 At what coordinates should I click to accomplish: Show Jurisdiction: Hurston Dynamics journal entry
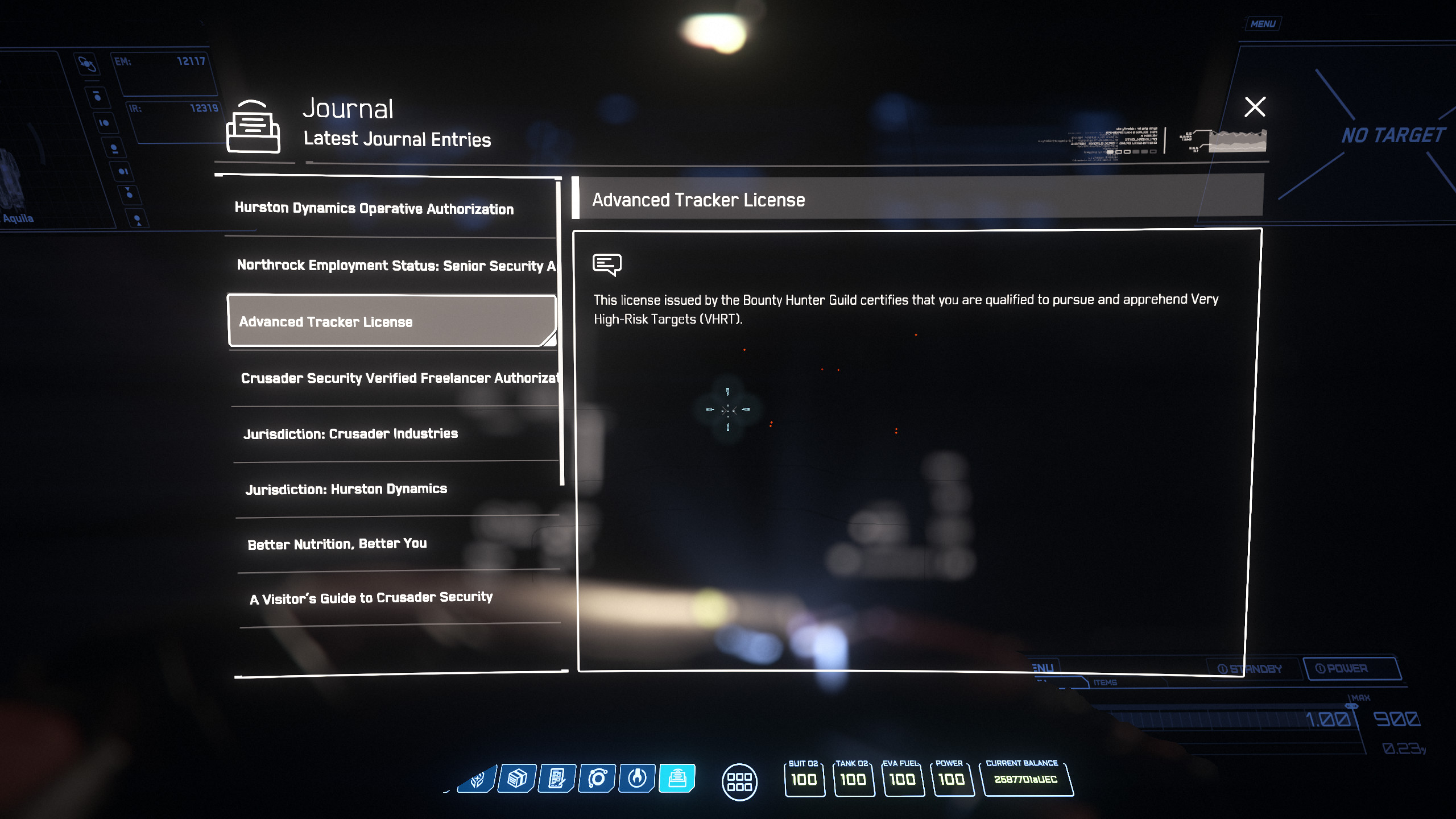pos(346,489)
